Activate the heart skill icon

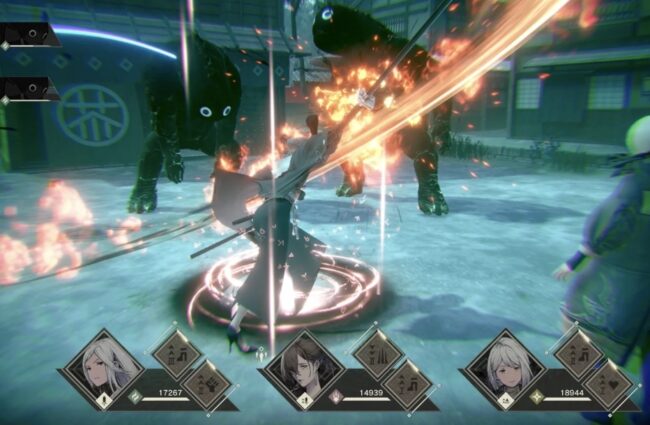click(x=608, y=385)
